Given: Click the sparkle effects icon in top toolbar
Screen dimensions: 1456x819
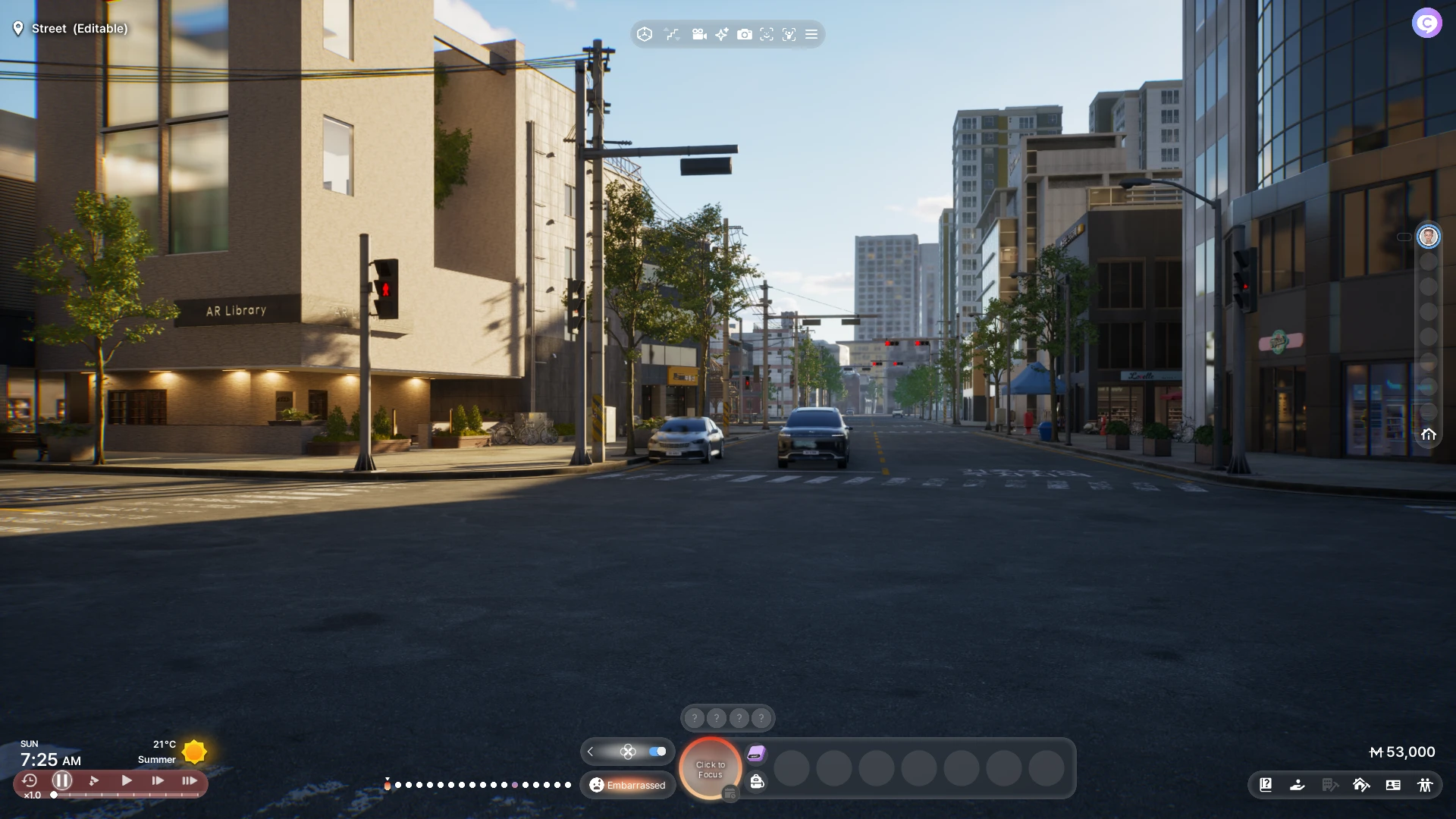Looking at the screenshot, I should [722, 34].
